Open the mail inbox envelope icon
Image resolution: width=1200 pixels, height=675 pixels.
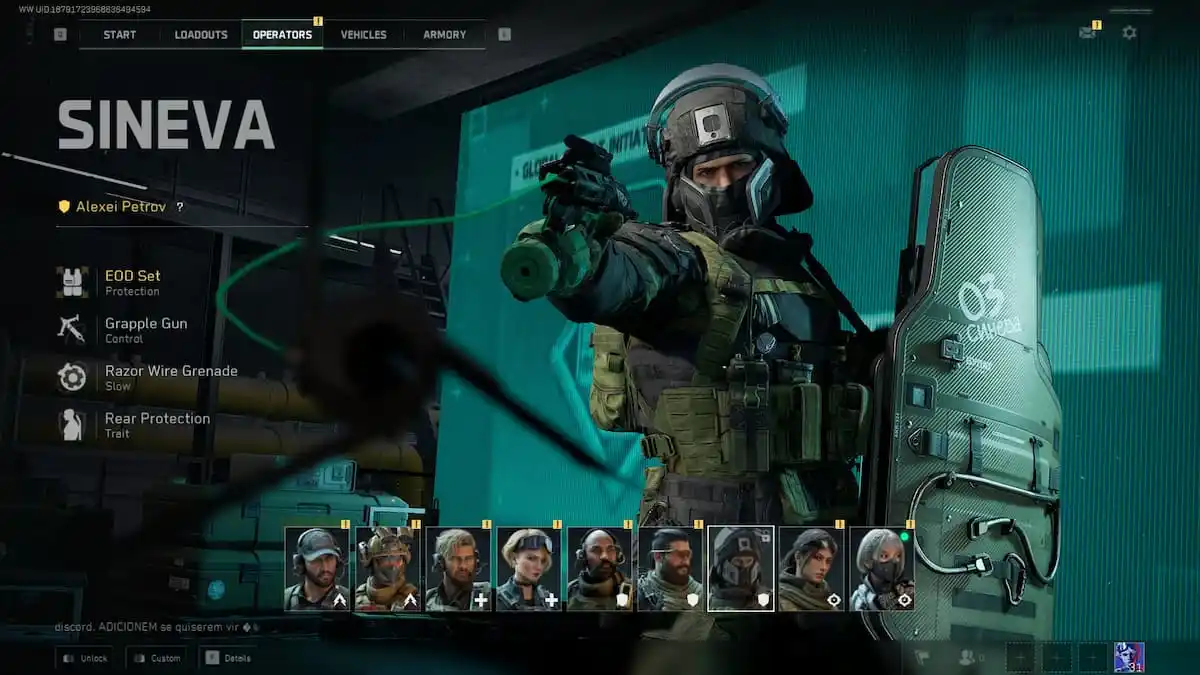[1087, 33]
